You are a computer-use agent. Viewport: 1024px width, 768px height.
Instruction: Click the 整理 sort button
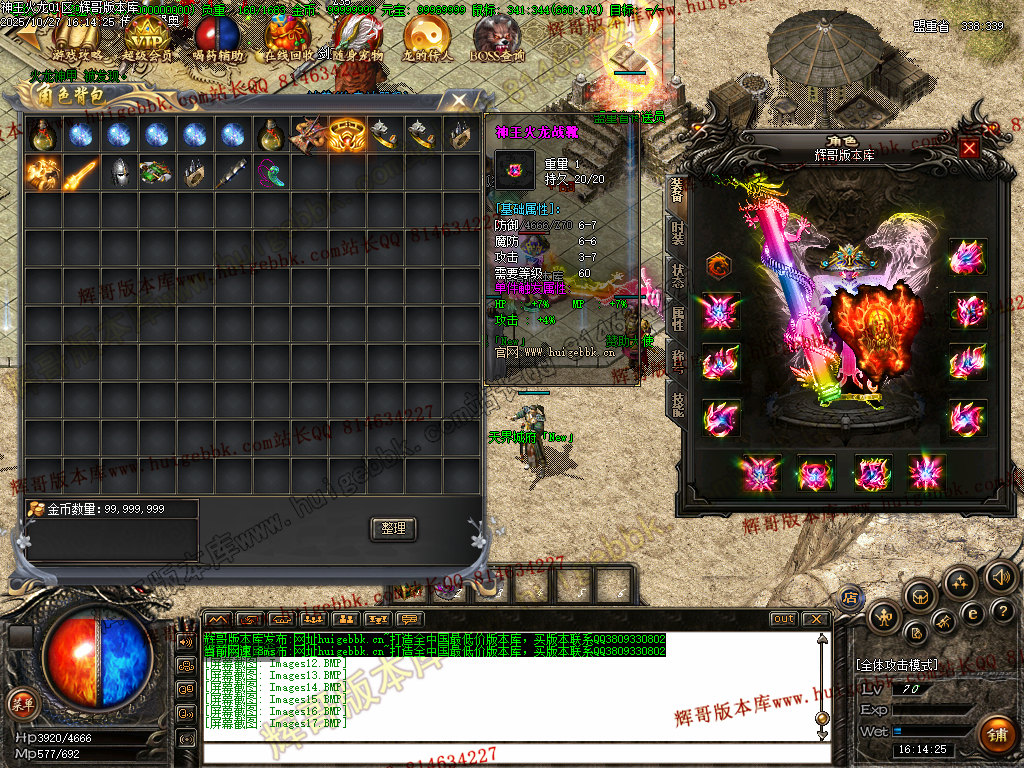coord(393,529)
